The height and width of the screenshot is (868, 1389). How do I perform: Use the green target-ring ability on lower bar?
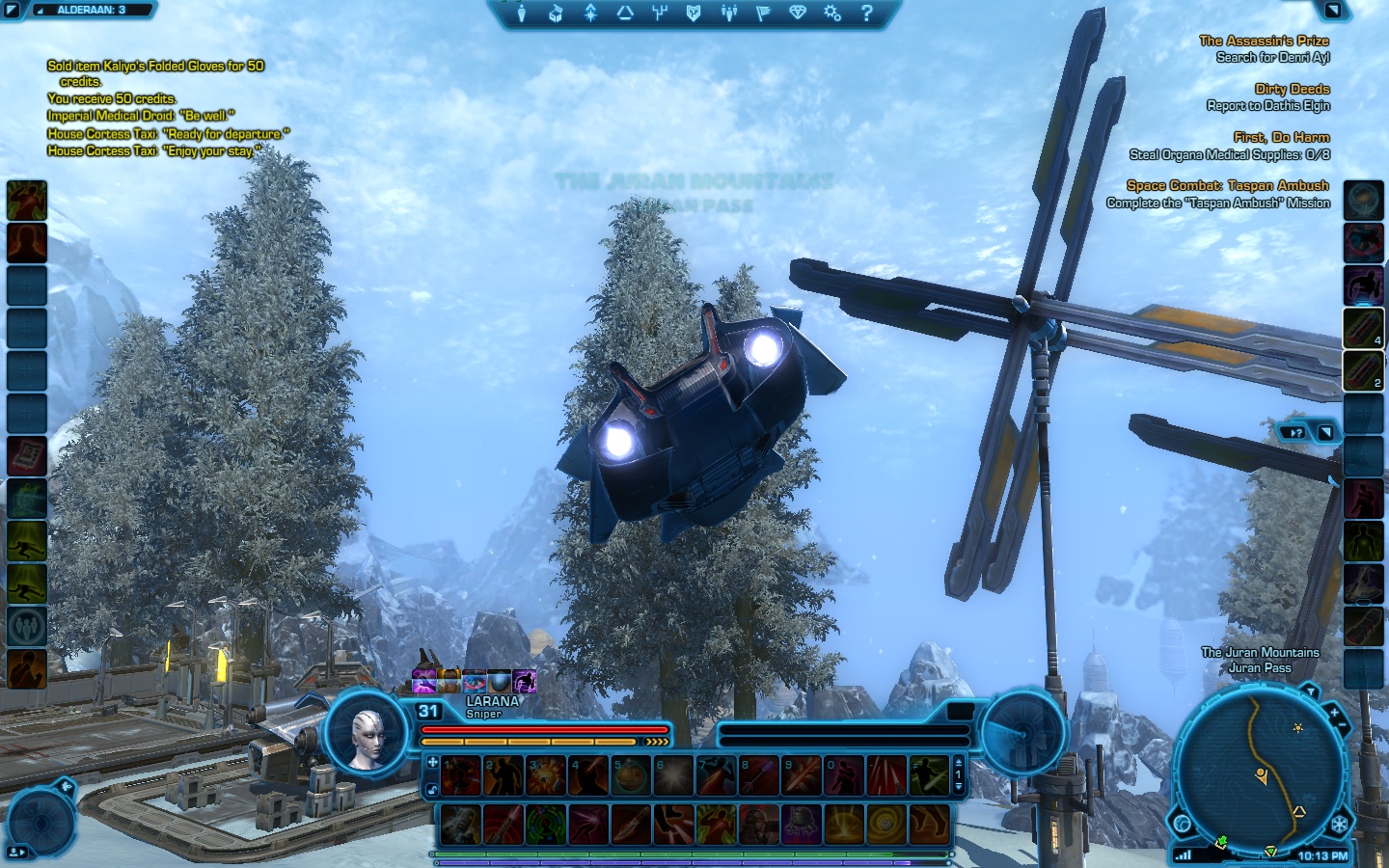(546, 824)
